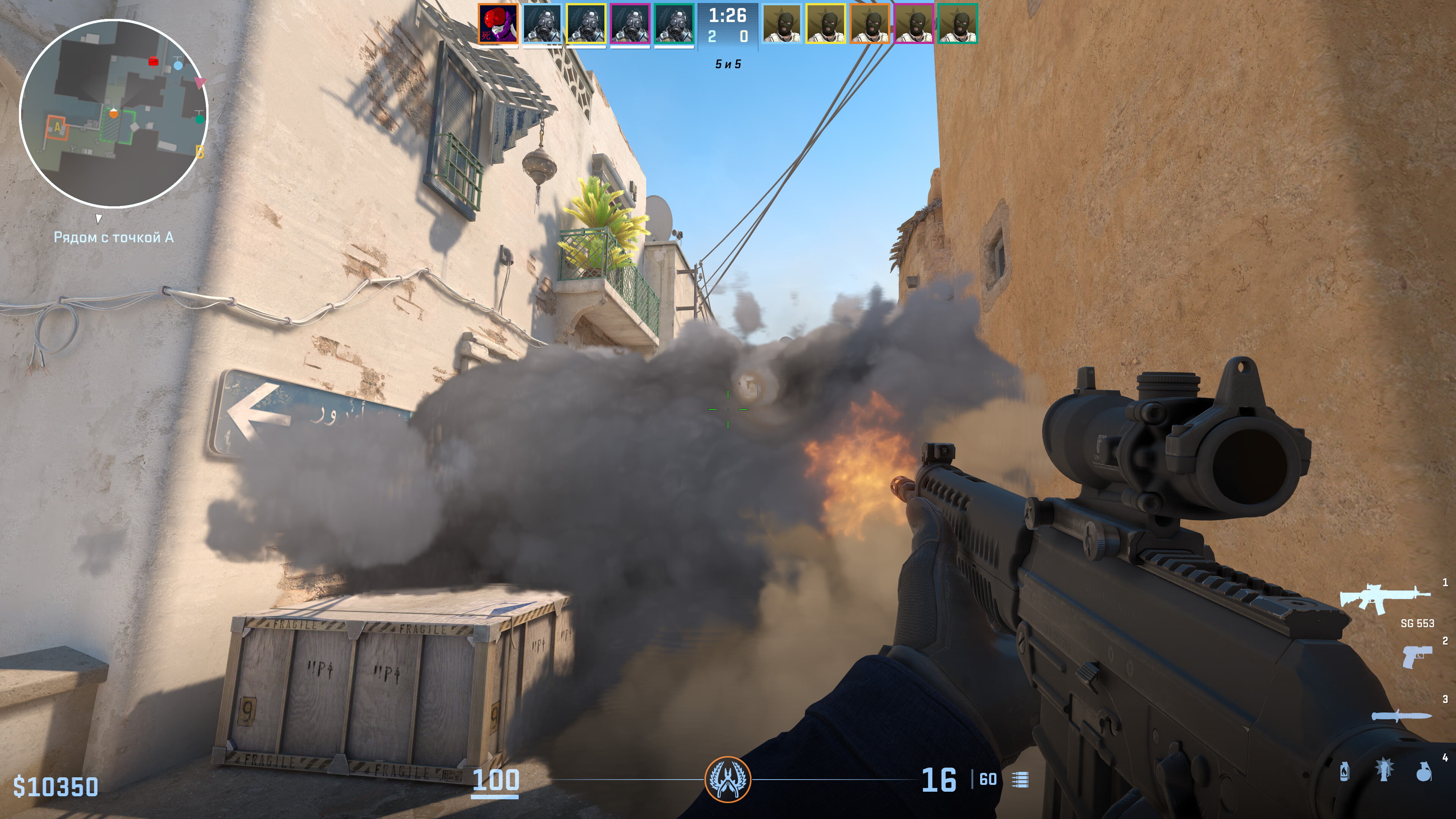Click the red bomb marker on radar

(x=153, y=61)
